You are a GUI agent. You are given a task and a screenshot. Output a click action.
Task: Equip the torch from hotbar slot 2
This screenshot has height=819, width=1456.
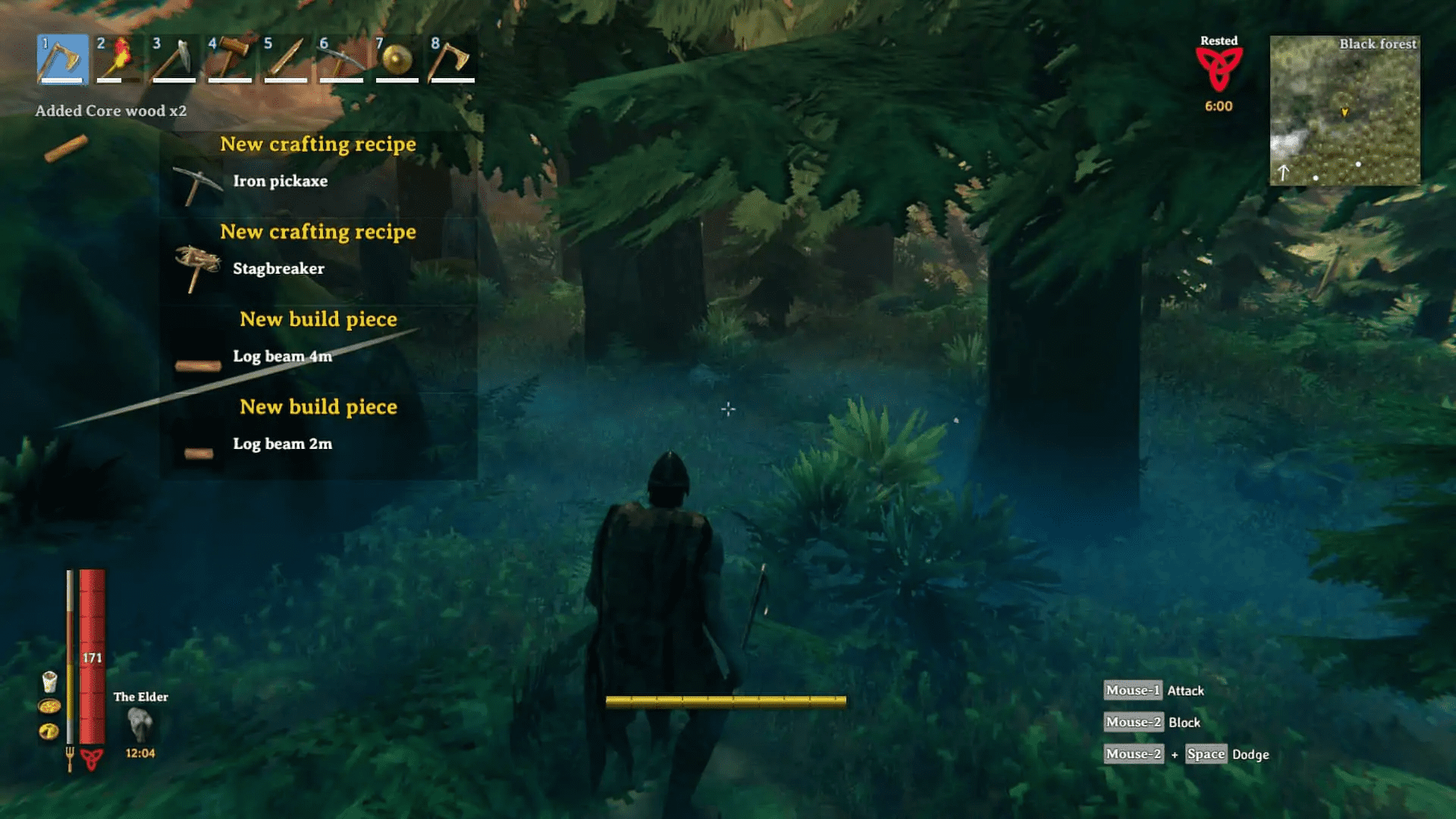point(118,61)
